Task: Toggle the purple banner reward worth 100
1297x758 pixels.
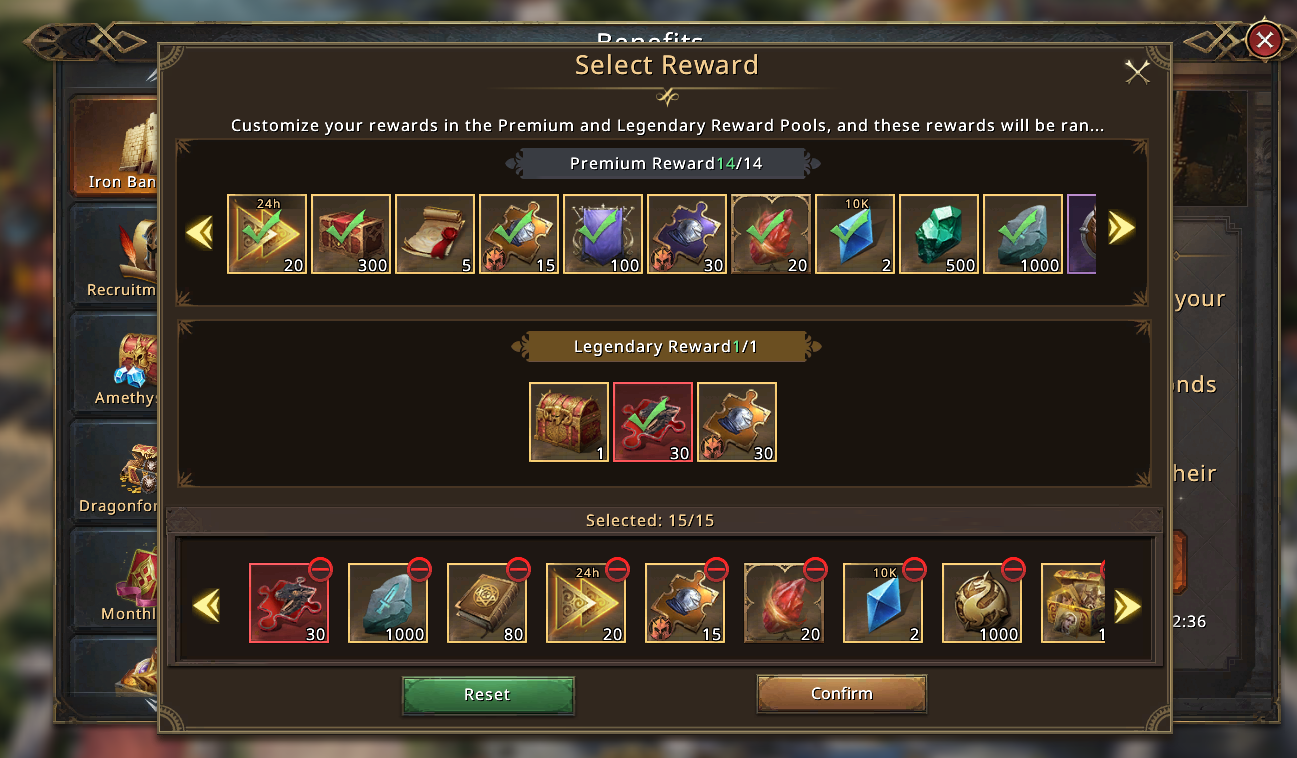Action: (x=603, y=234)
